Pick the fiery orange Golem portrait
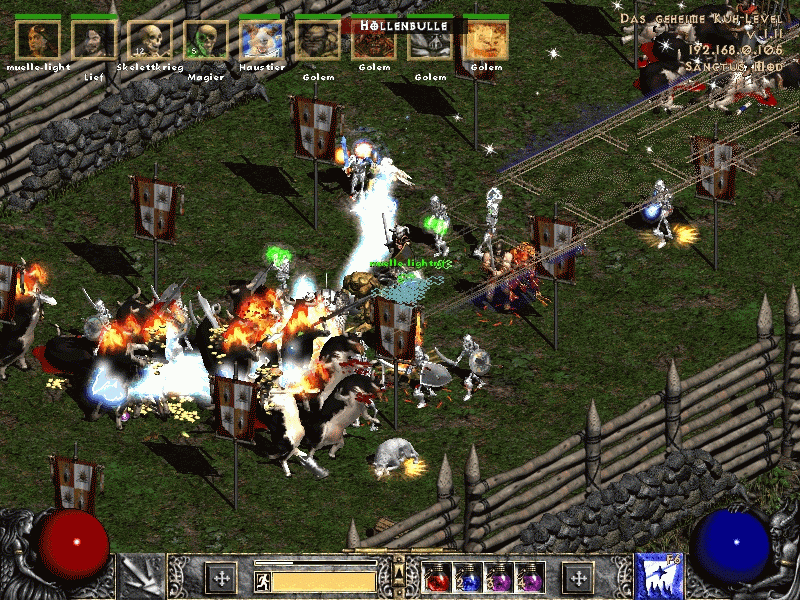The height and width of the screenshot is (600, 800). tap(487, 39)
